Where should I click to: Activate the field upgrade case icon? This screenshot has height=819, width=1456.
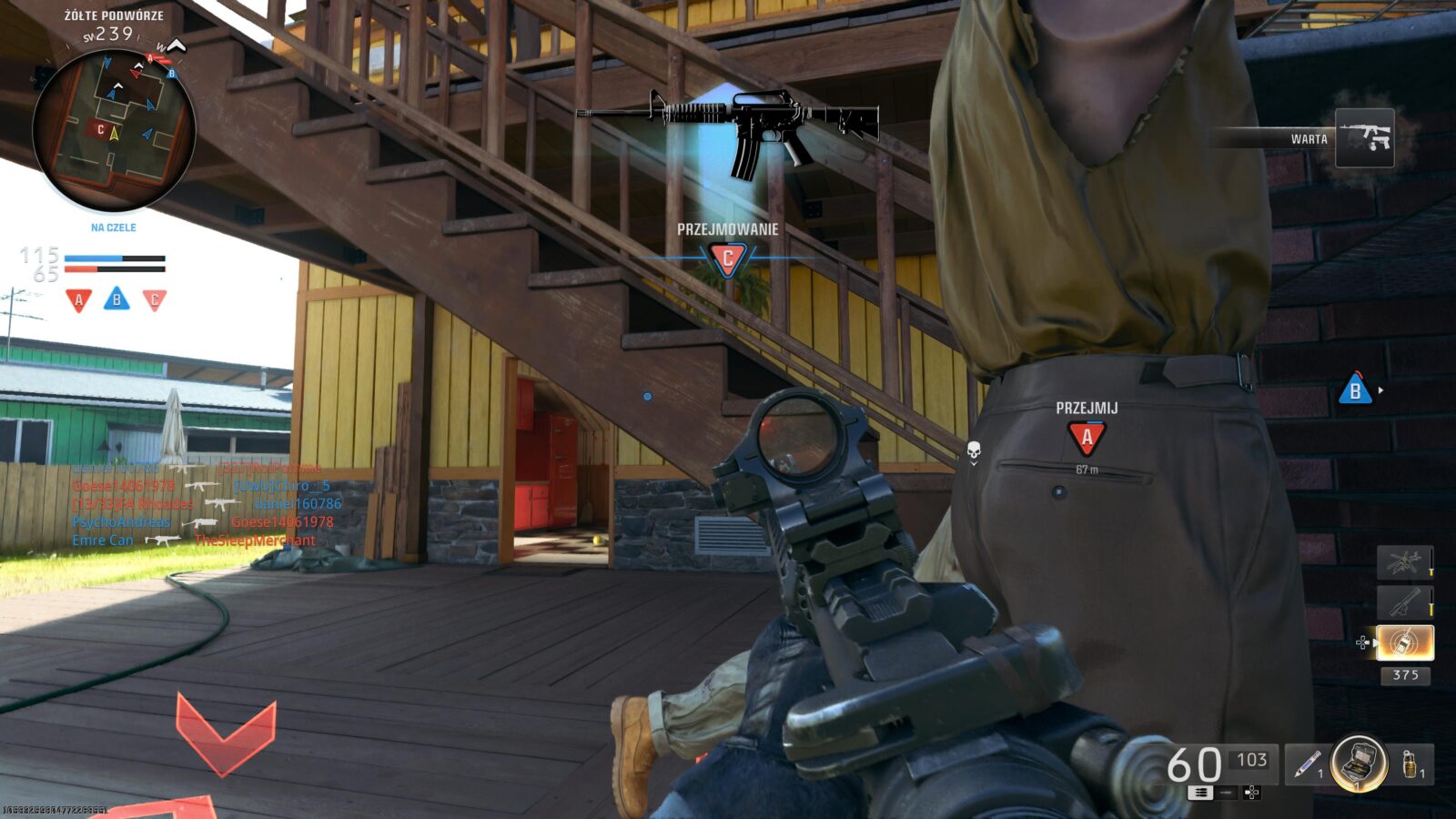click(1359, 763)
